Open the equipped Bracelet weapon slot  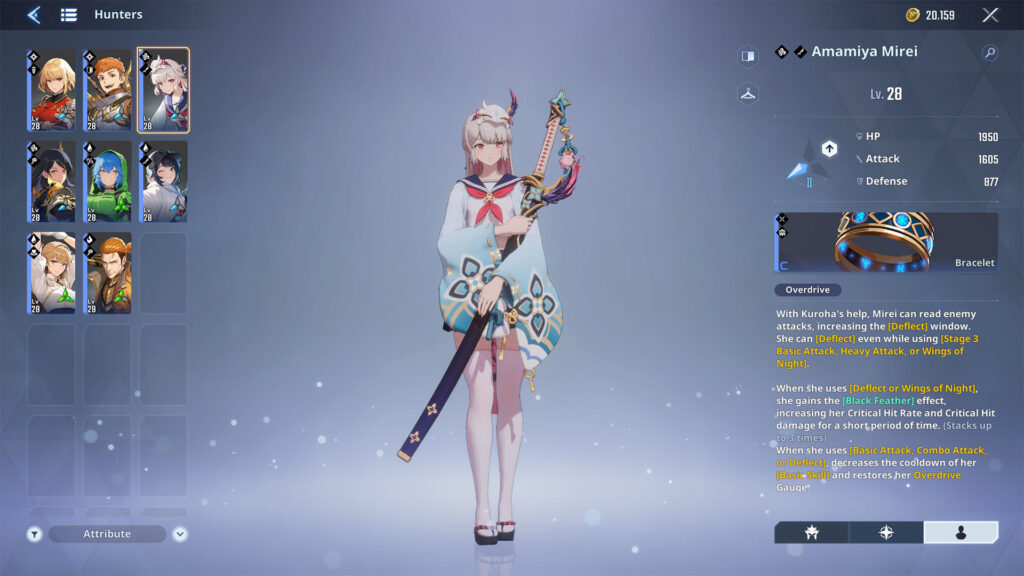[x=886, y=241]
